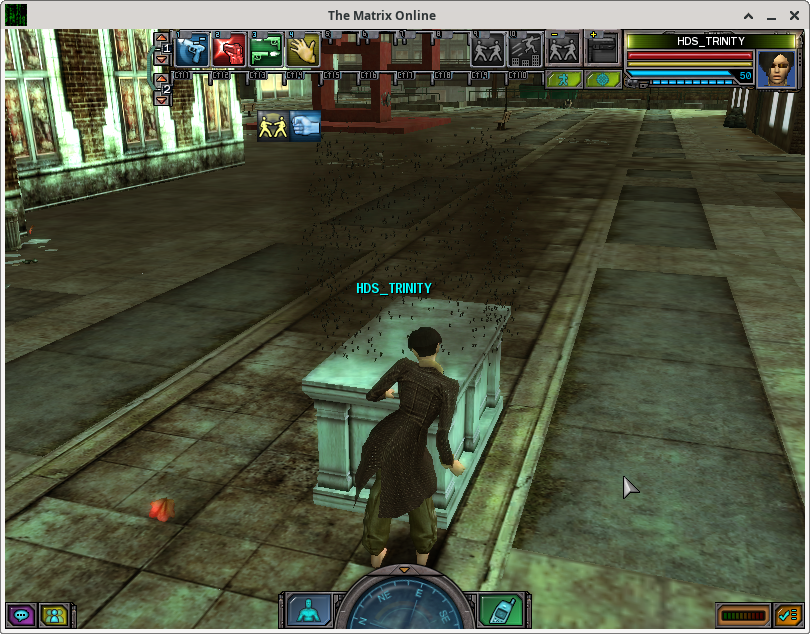Select the blue fist status icon
The image size is (810, 634).
pos(305,125)
